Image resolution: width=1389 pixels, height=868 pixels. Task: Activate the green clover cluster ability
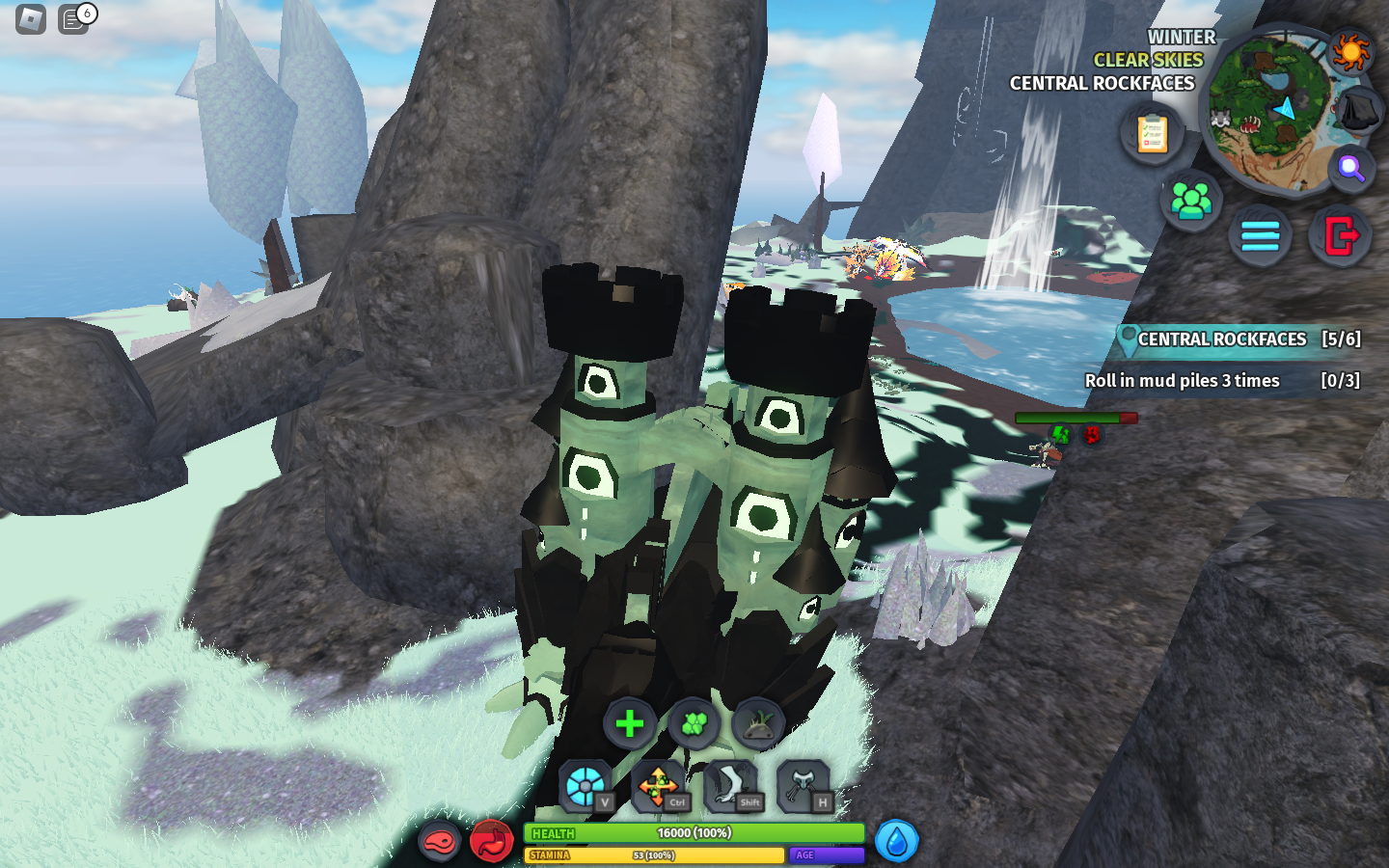694,723
